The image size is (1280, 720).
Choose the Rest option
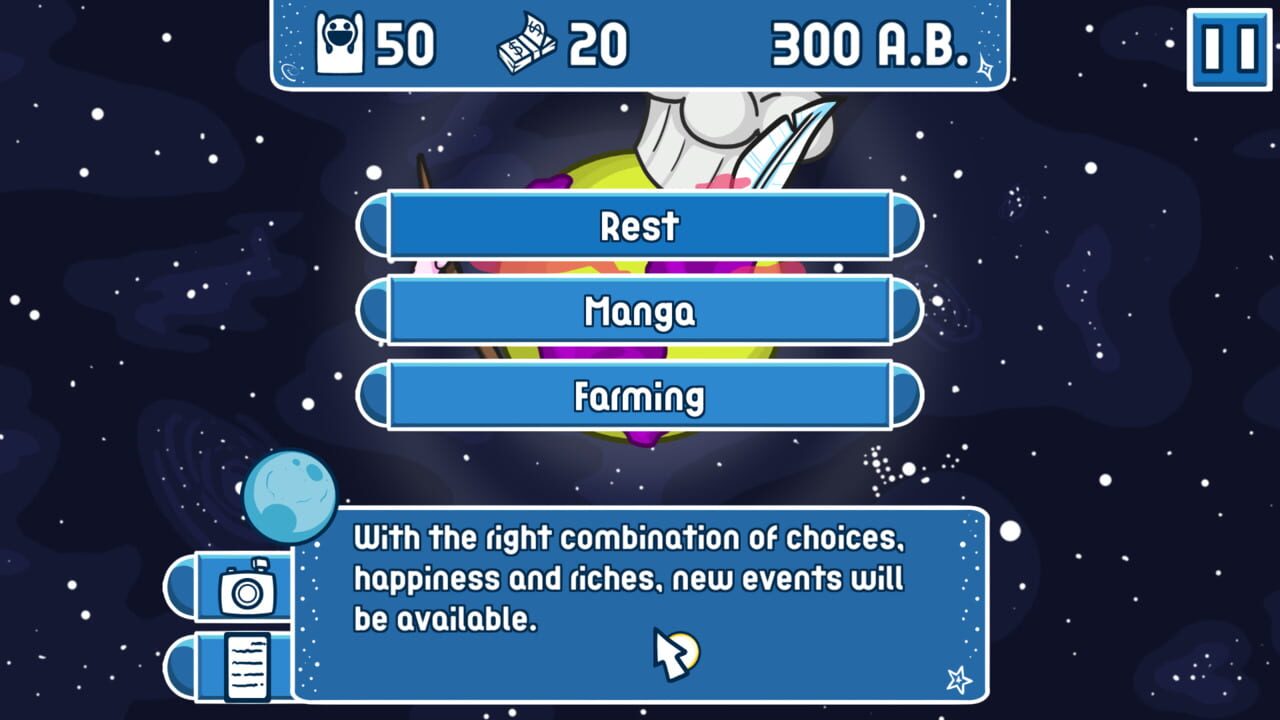[640, 228]
